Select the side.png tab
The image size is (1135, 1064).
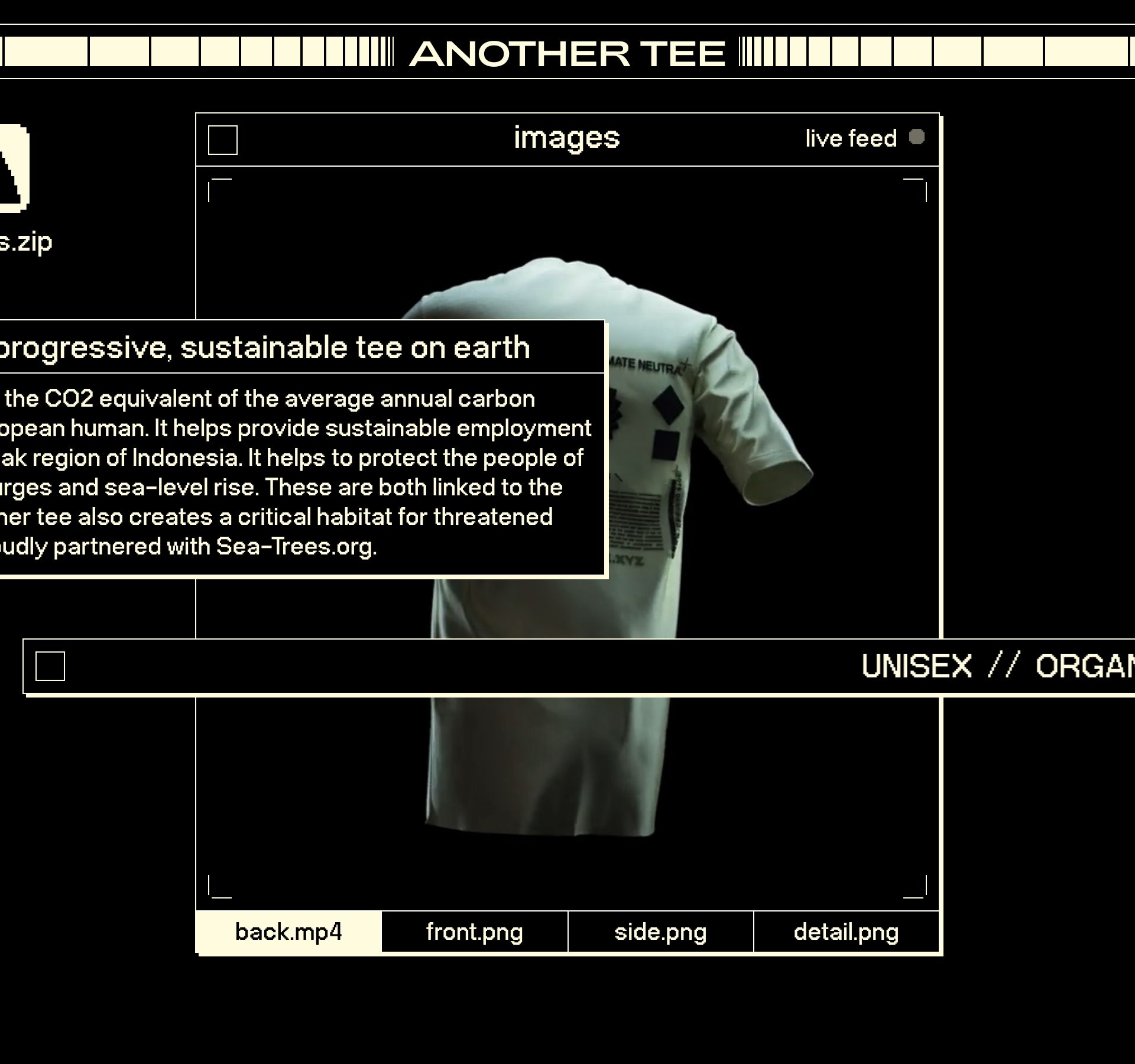(660, 932)
